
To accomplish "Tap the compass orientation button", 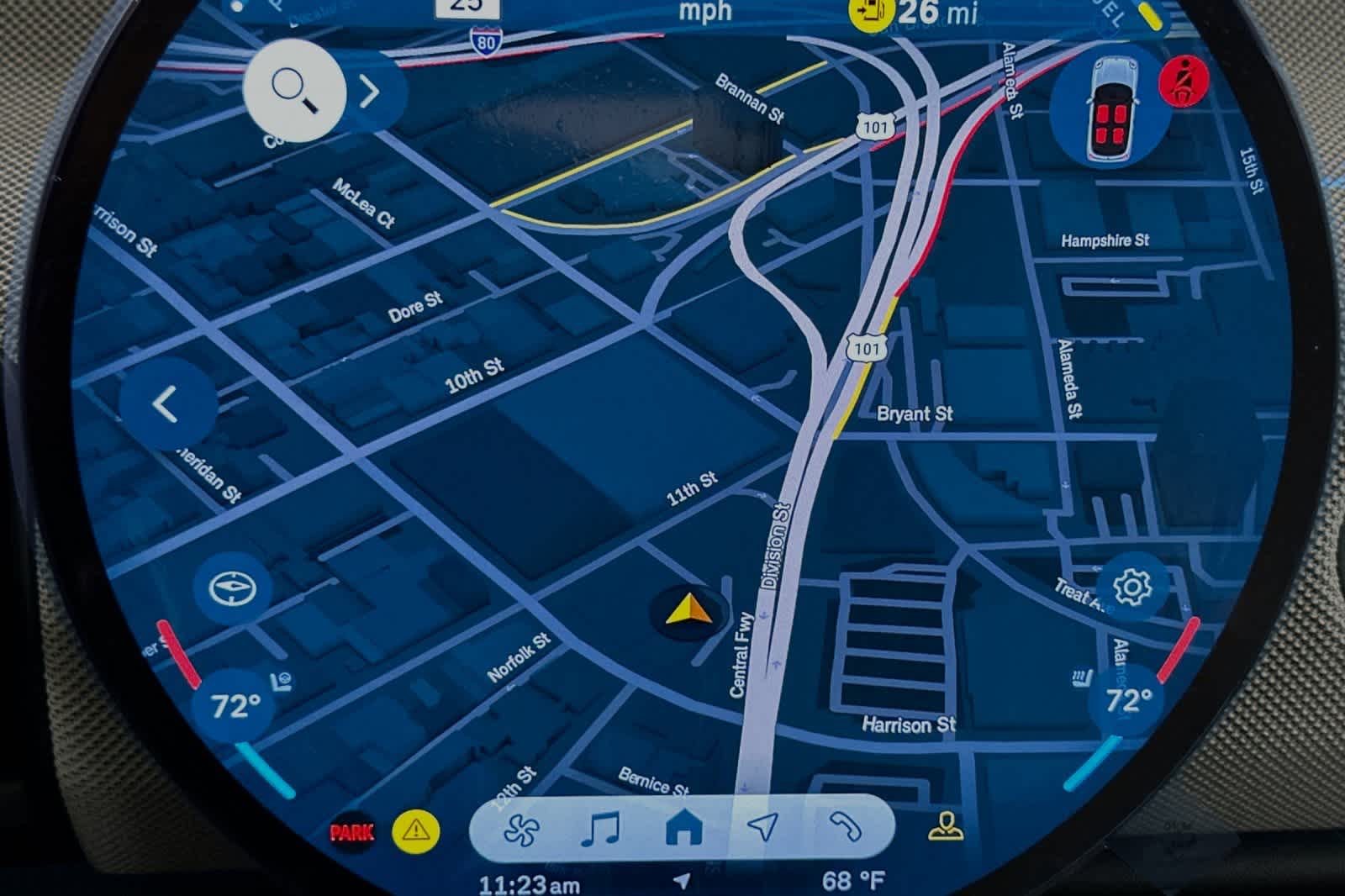I will pyautogui.click(x=231, y=588).
